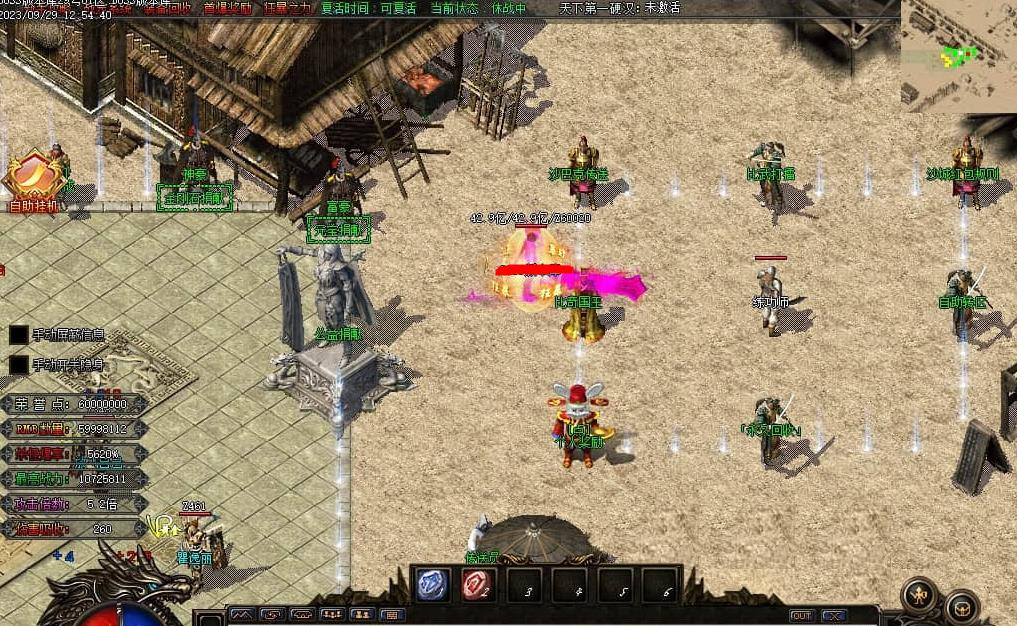Viewport: 1017px width, 626px height.
Task: Click the mountain-shaped bottom toolbar button
Action: (x=241, y=614)
